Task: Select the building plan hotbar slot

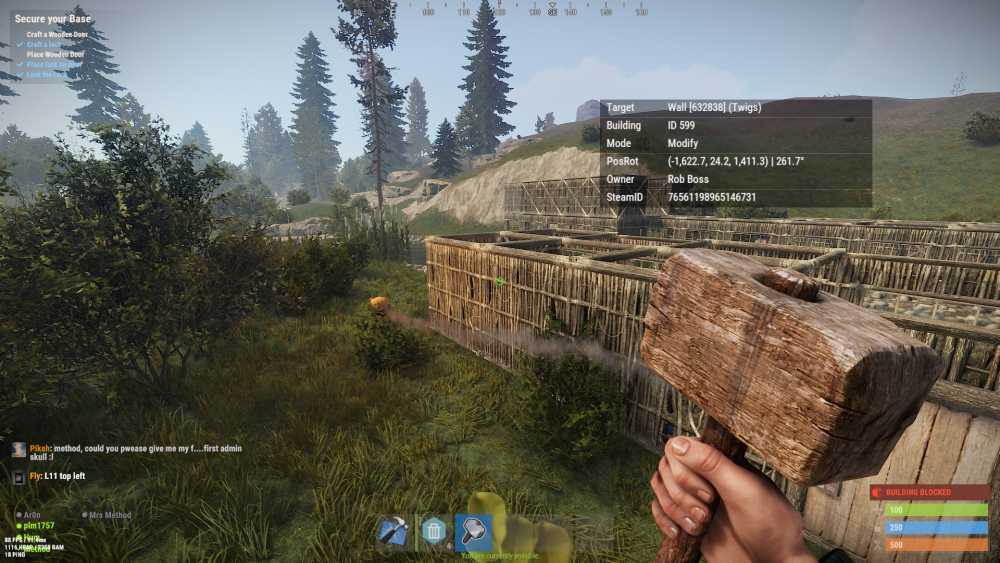Action: [392, 531]
